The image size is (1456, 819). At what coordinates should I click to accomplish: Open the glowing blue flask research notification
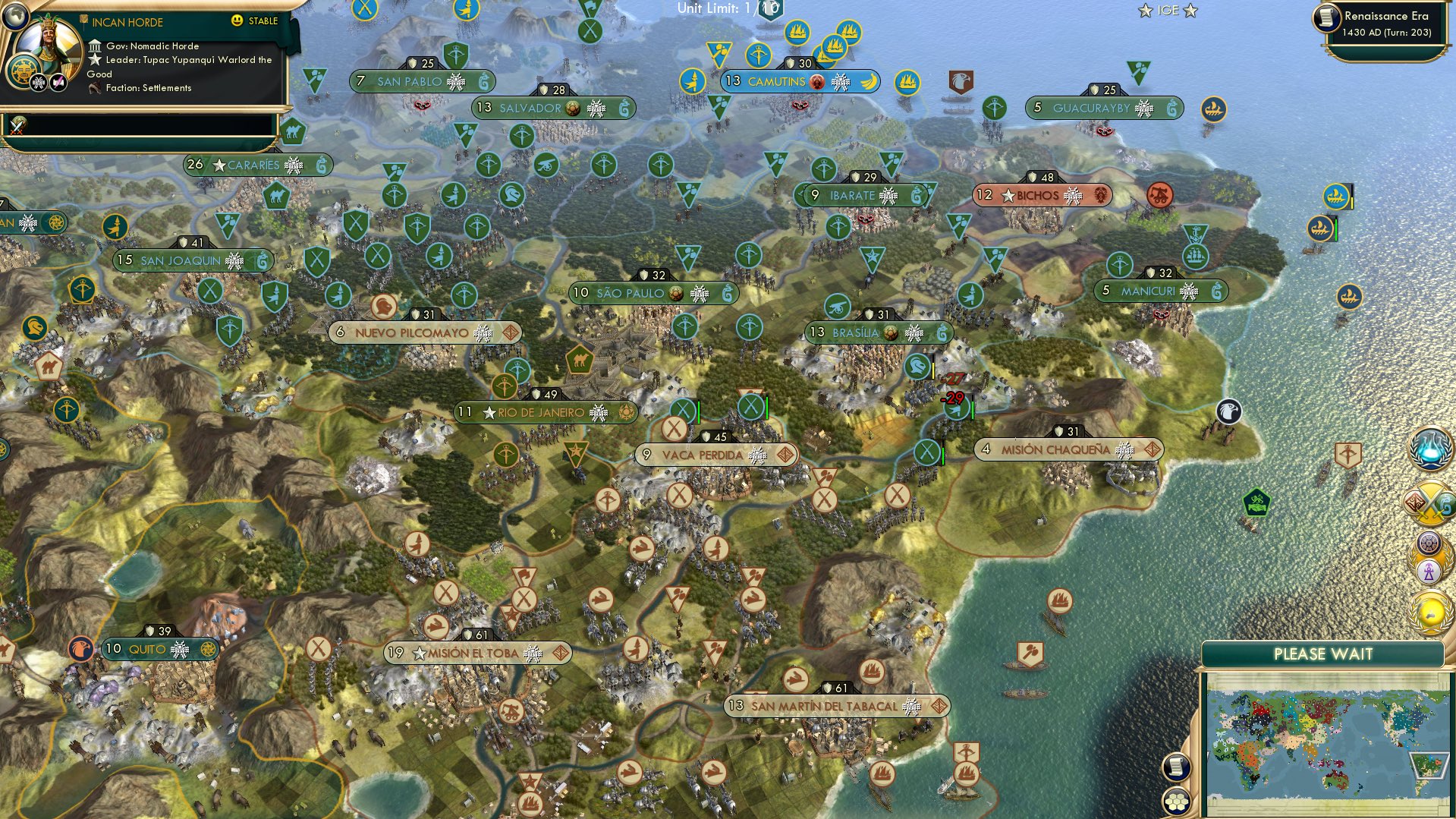tap(1431, 448)
